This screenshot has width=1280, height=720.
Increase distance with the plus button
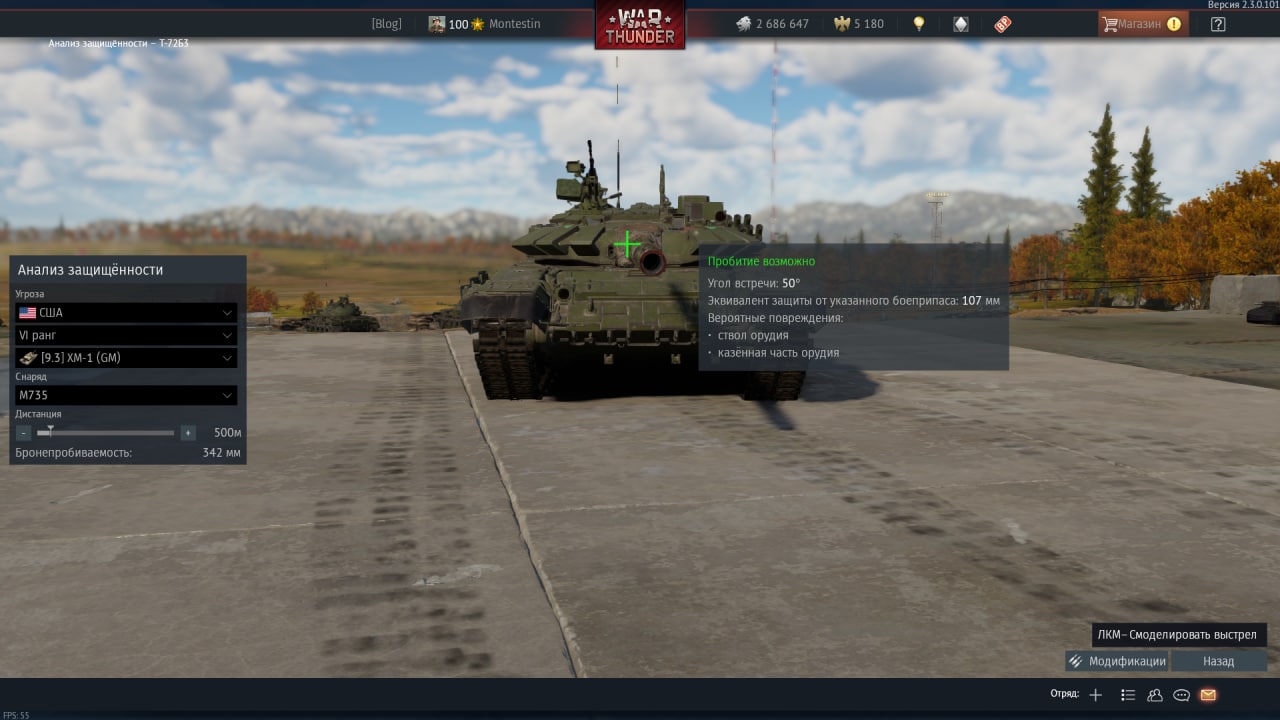[188, 433]
